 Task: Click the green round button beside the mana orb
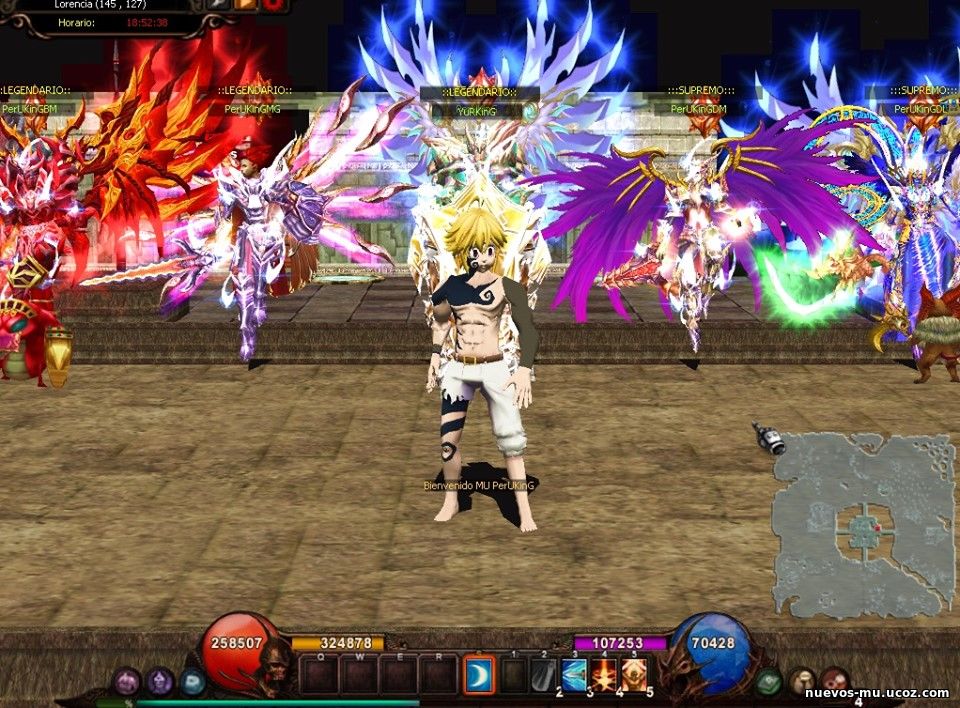click(768, 682)
